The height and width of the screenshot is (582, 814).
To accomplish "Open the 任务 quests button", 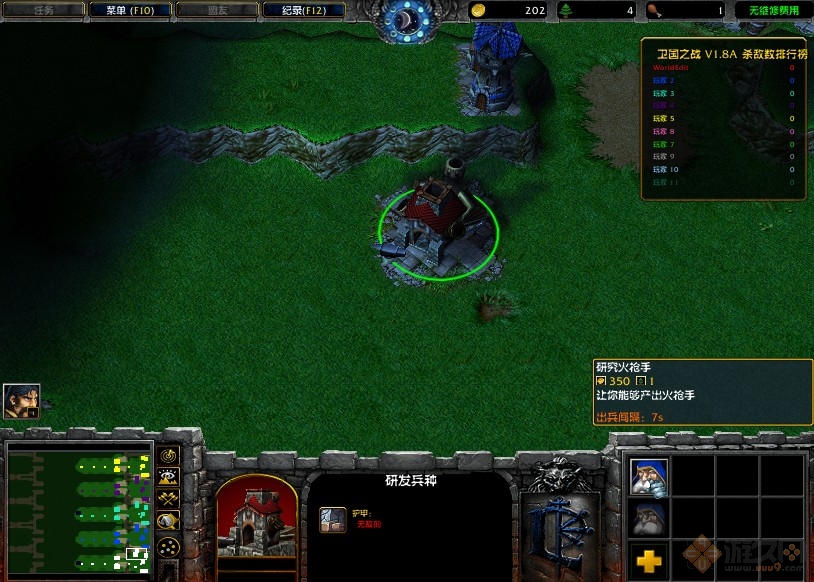I will (43, 11).
